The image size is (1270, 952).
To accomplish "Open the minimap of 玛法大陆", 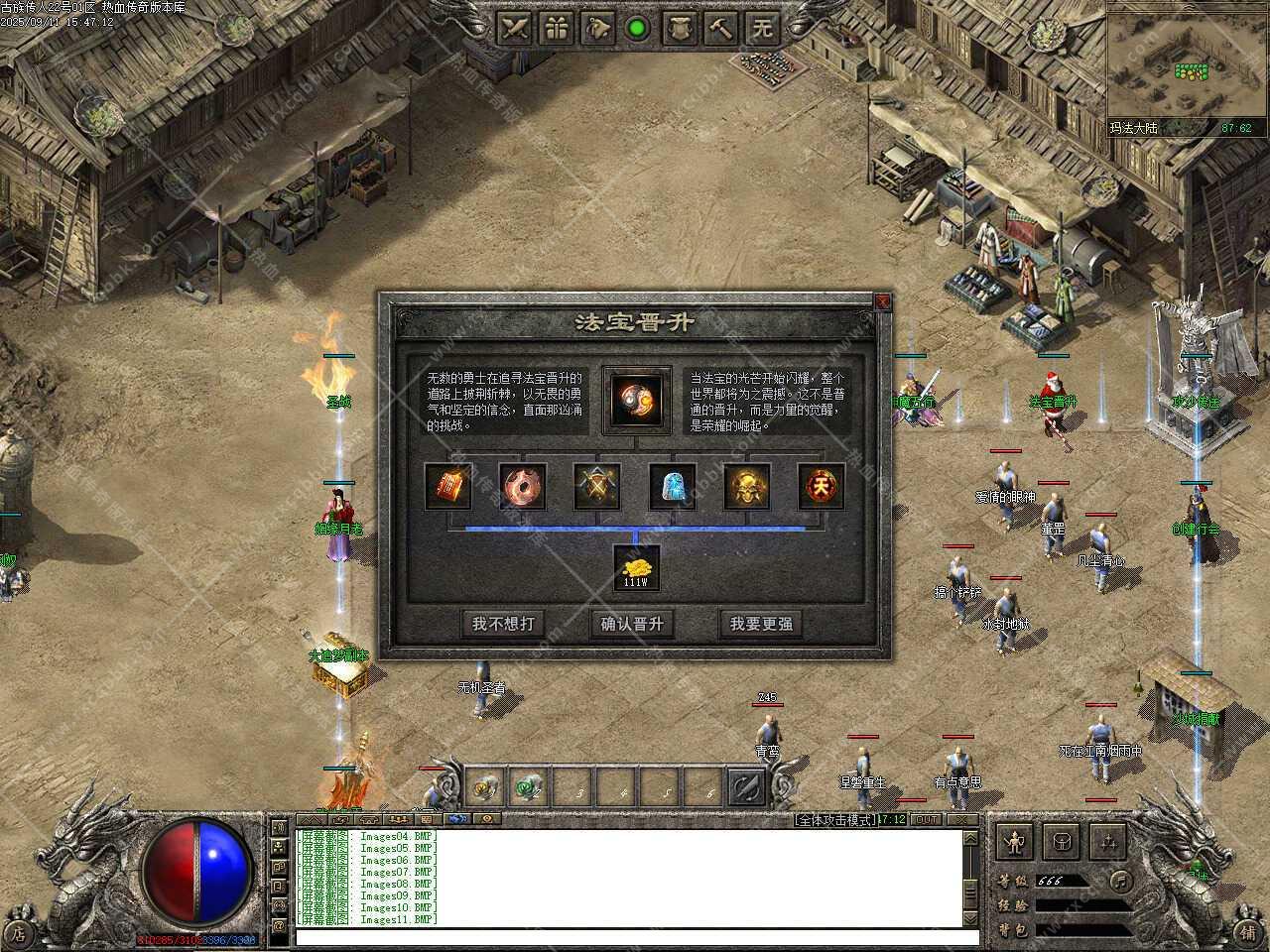I will click(1188, 64).
